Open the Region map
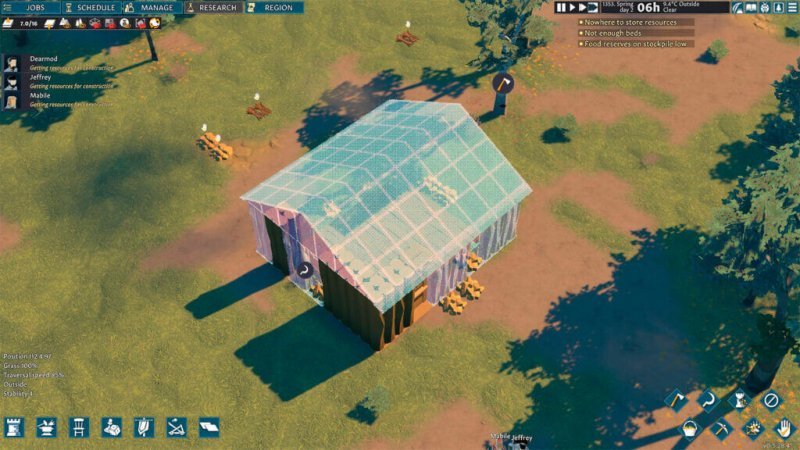Image resolution: width=800 pixels, height=450 pixels. pos(275,7)
